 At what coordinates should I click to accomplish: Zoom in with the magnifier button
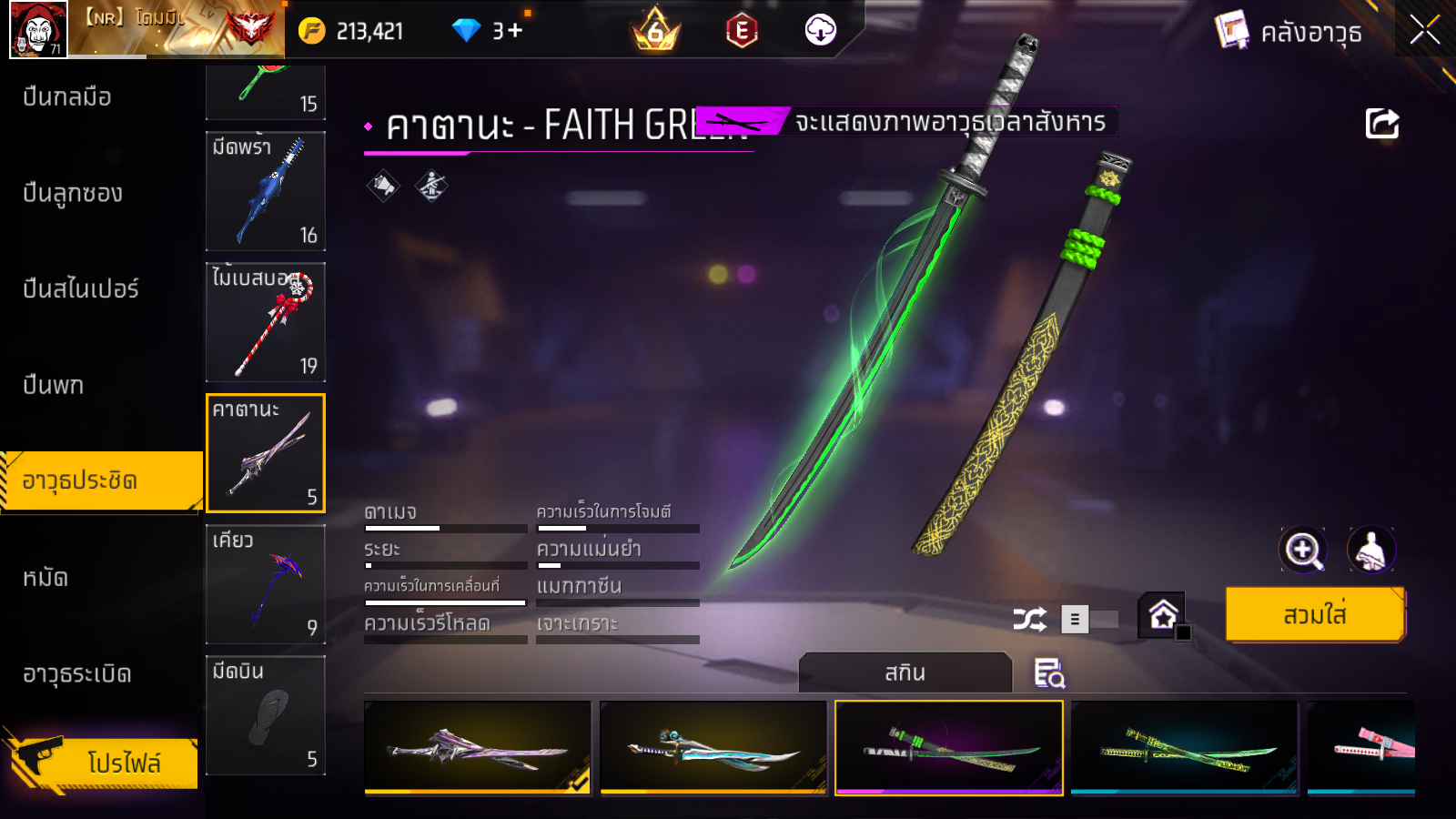(x=1302, y=550)
